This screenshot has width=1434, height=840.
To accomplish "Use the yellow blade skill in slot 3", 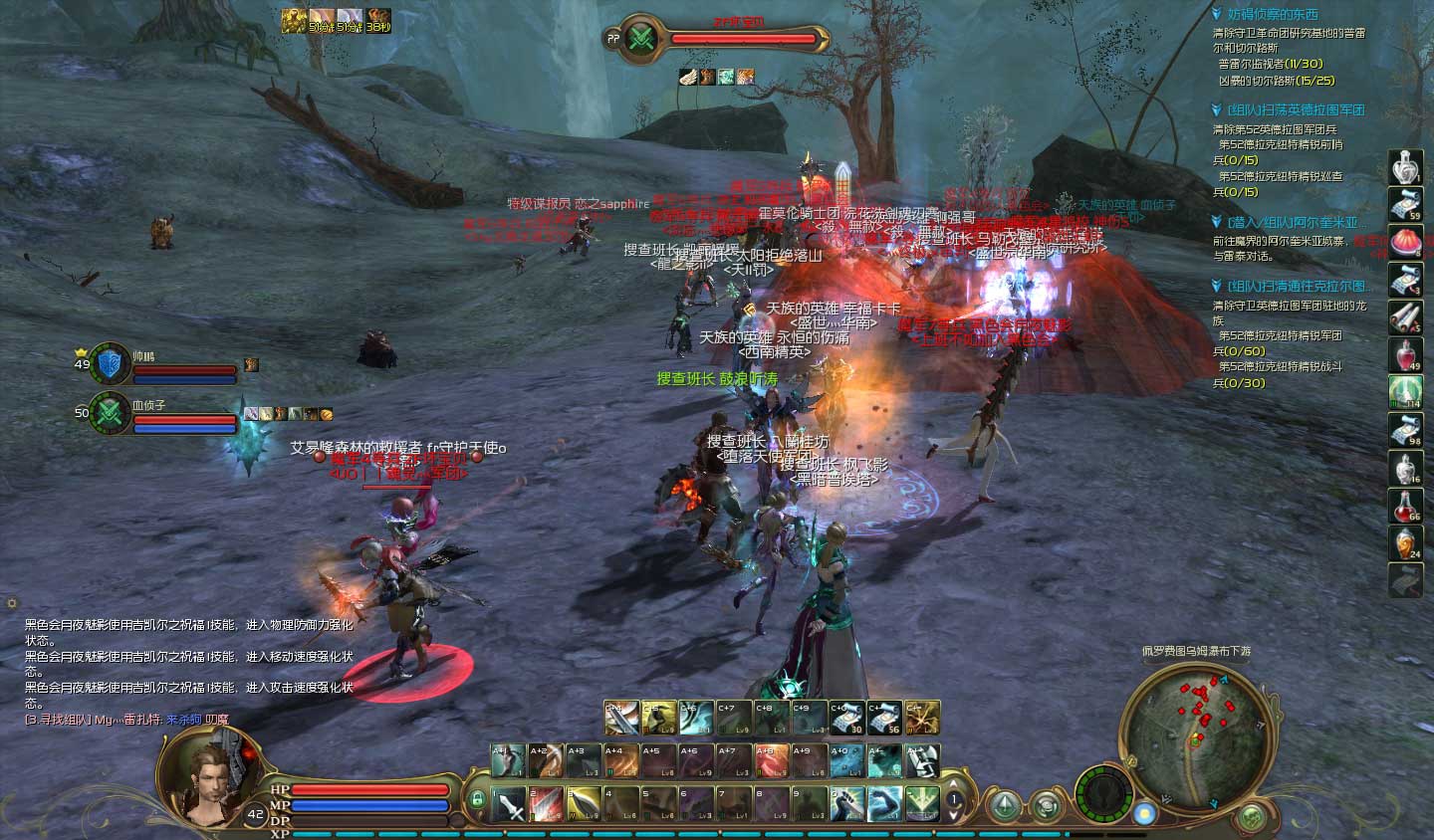I will (x=585, y=802).
